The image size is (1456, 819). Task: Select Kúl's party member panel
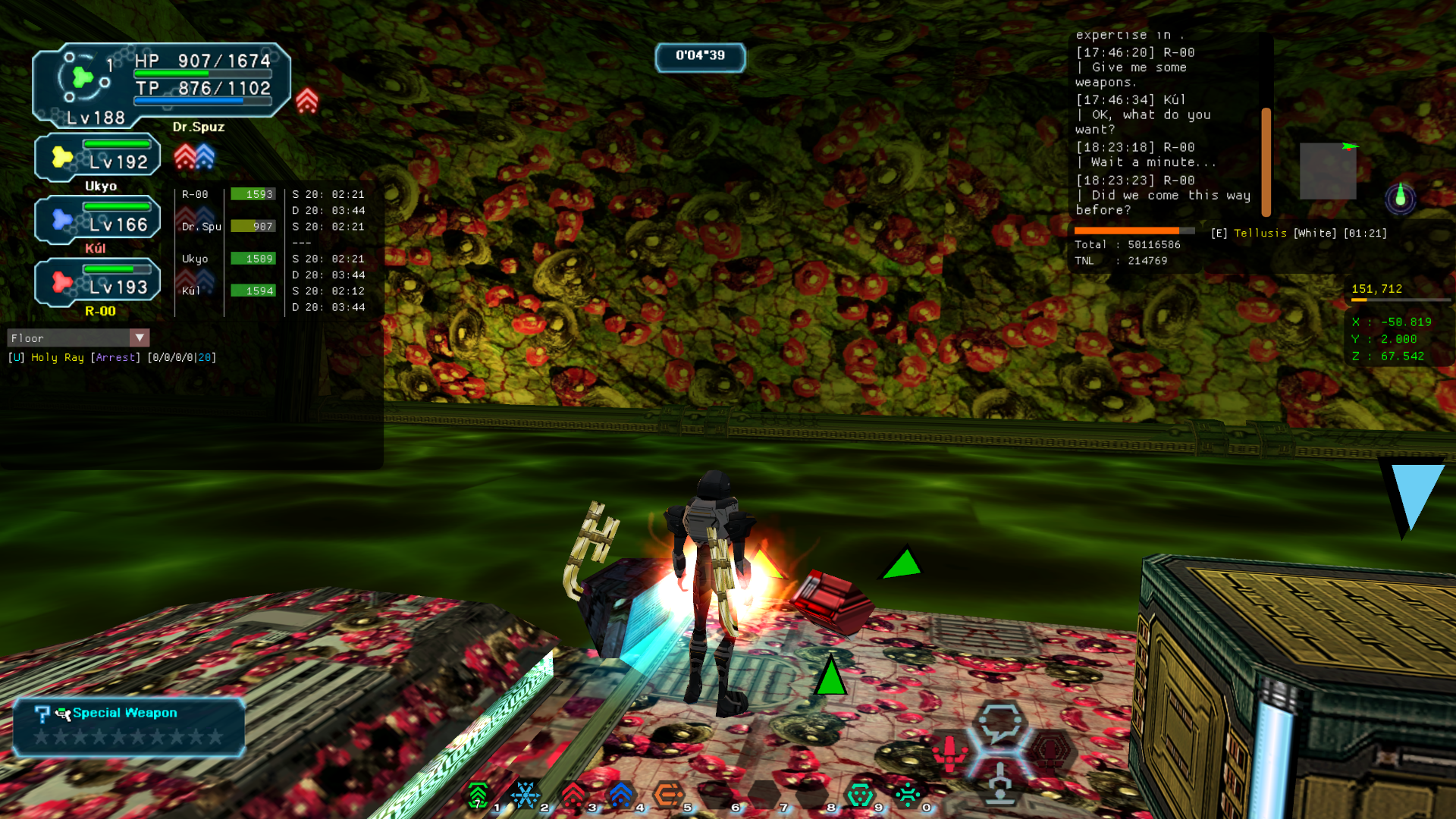pyautogui.click(x=99, y=220)
